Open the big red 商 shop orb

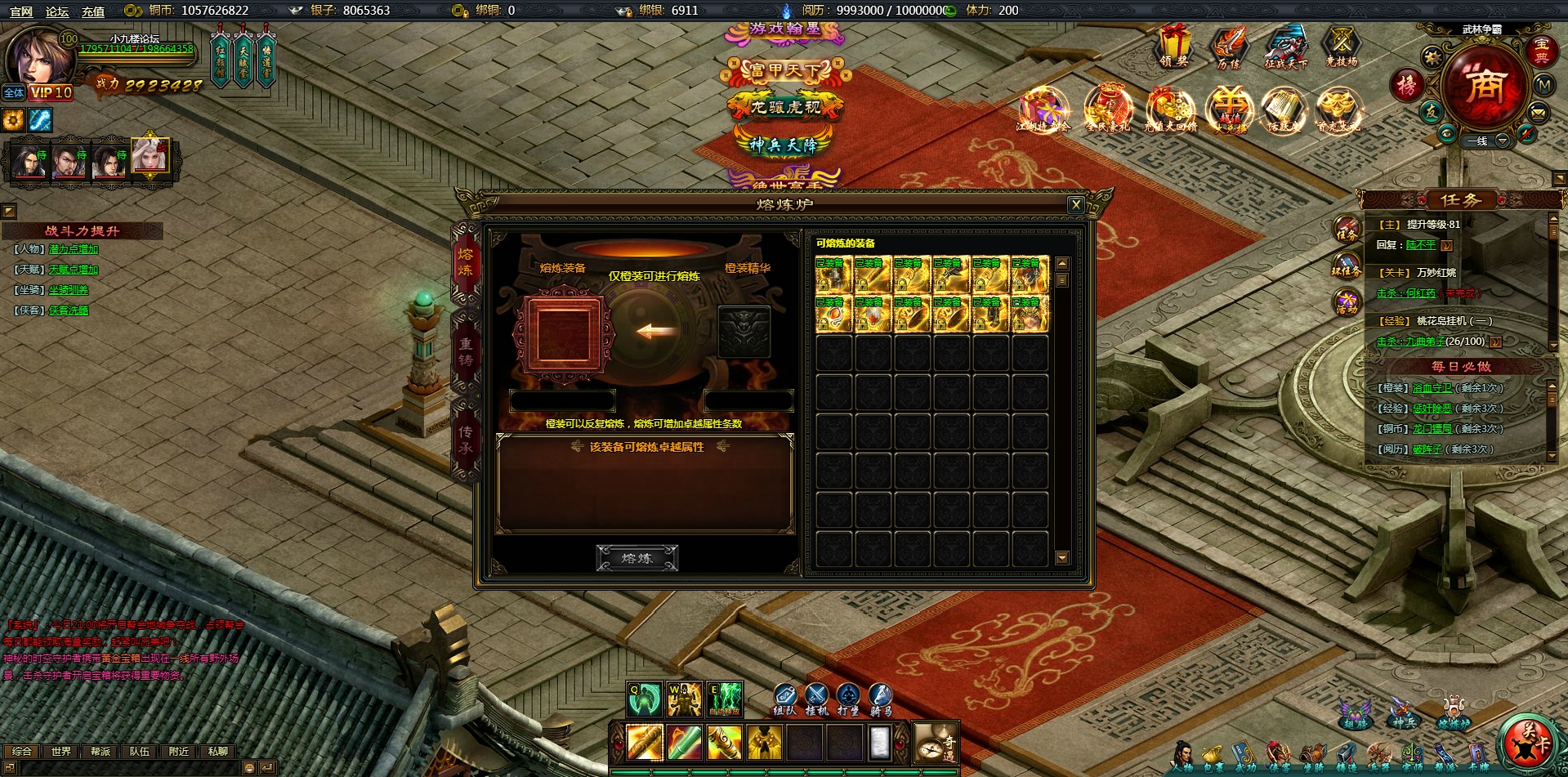1484,84
